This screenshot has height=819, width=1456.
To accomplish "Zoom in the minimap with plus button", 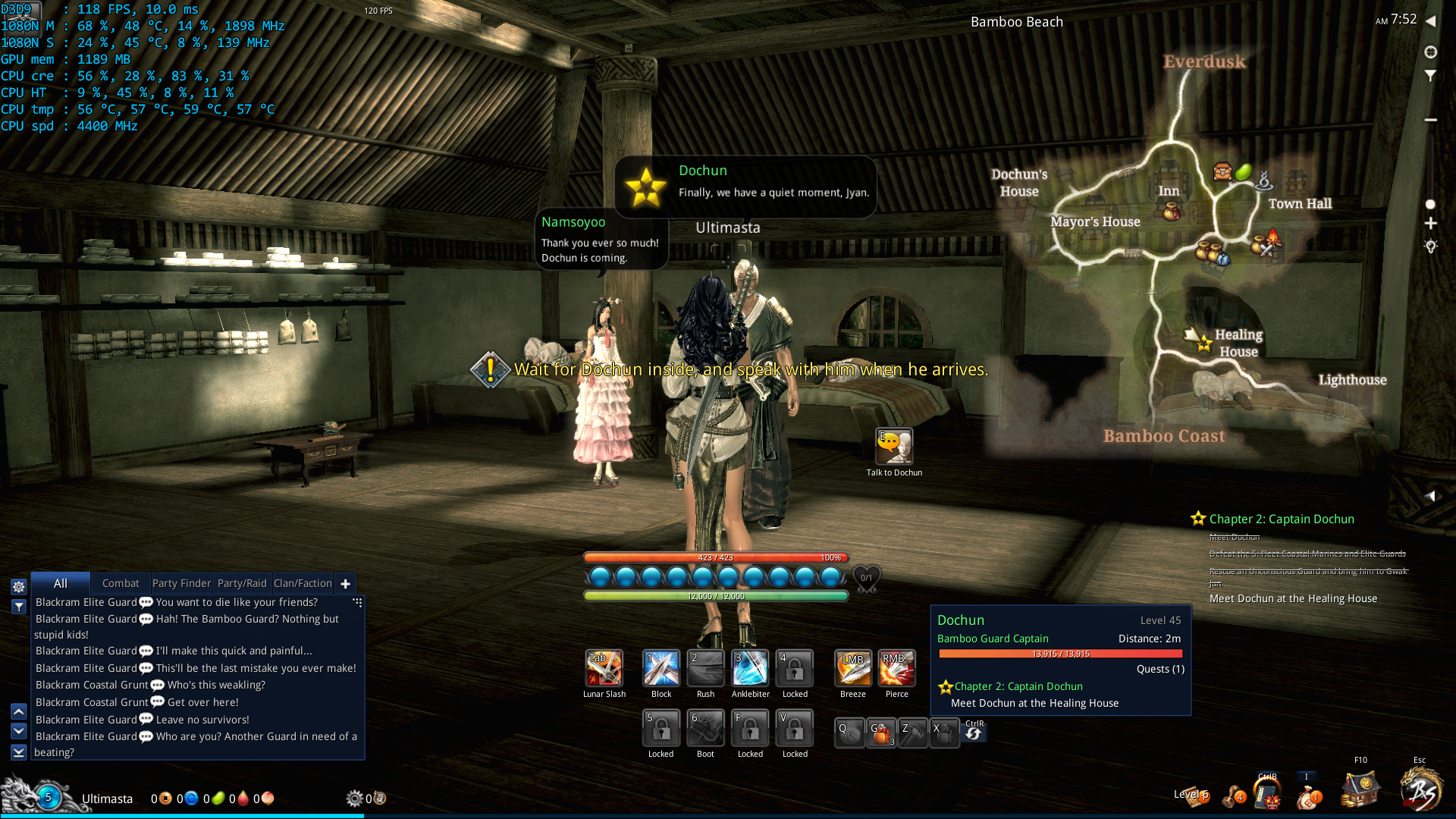I will [1431, 224].
